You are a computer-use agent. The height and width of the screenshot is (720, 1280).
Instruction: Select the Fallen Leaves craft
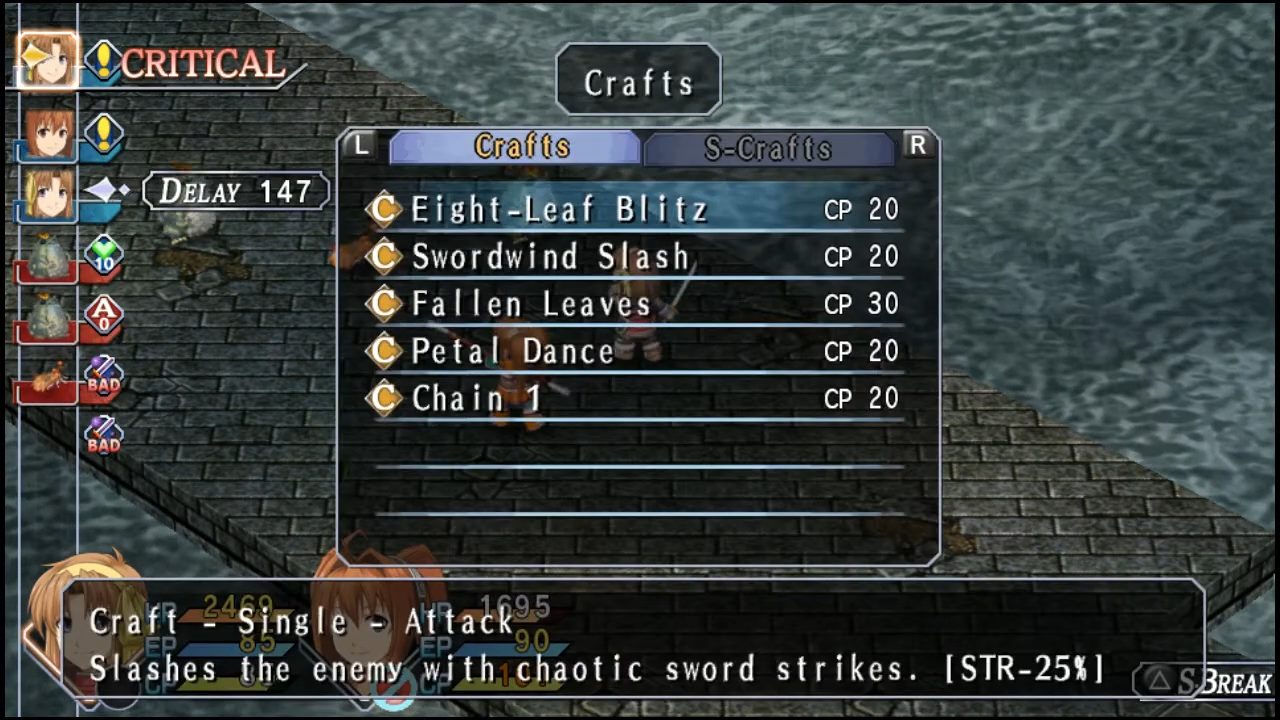tap(531, 304)
